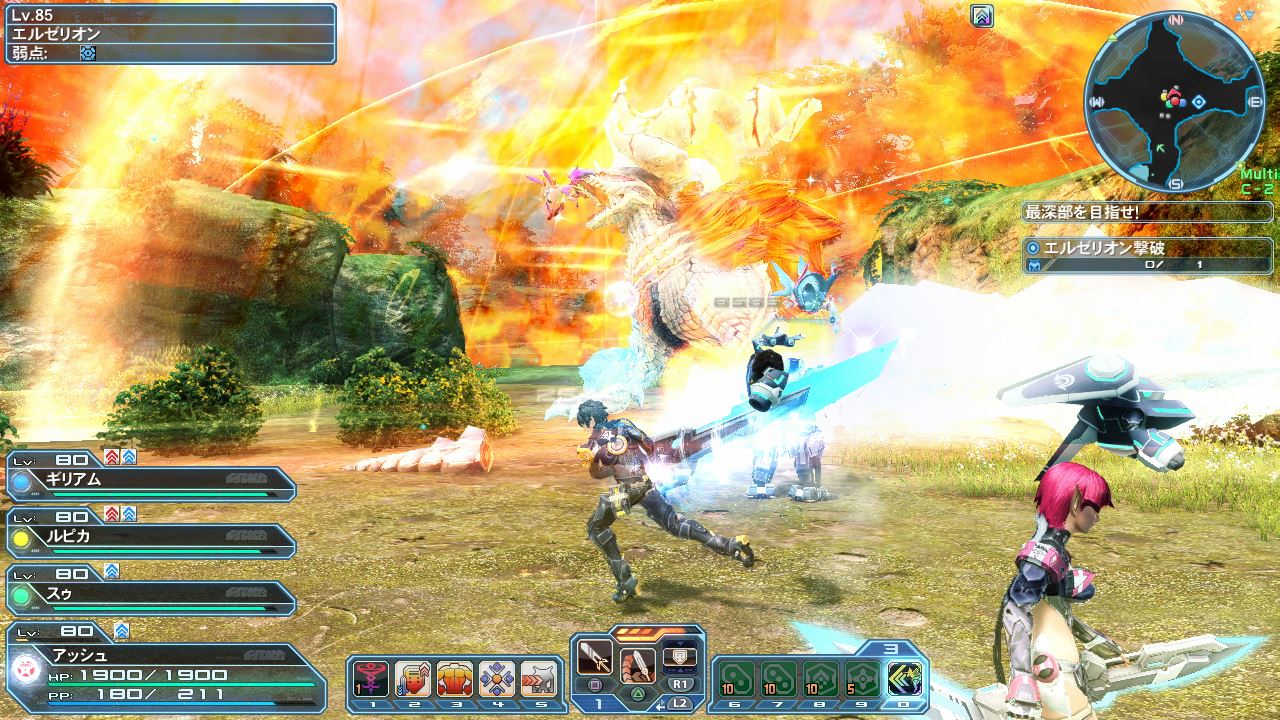Activate the red shield skill in slot 2
This screenshot has width=1280, height=720.
[x=413, y=678]
